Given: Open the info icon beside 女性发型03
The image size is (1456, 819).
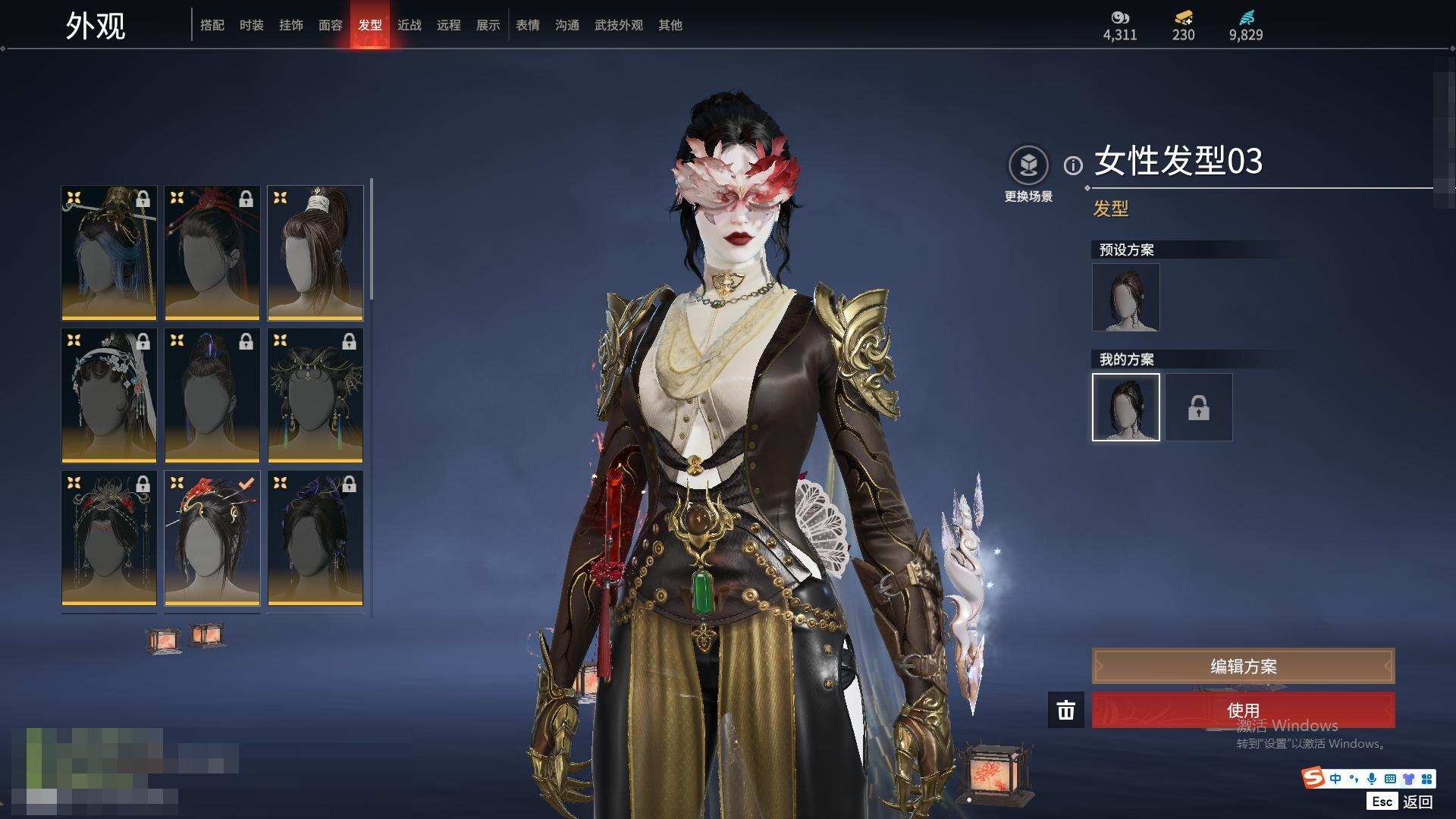Looking at the screenshot, I should 1073,165.
